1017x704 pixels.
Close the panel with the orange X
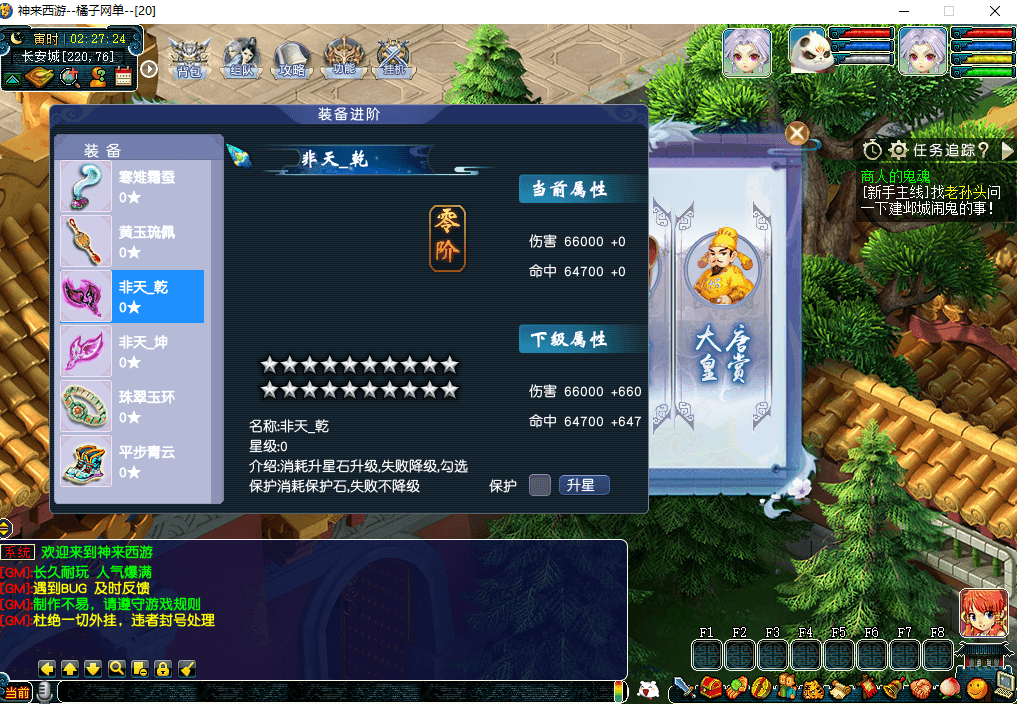pyautogui.click(x=797, y=133)
